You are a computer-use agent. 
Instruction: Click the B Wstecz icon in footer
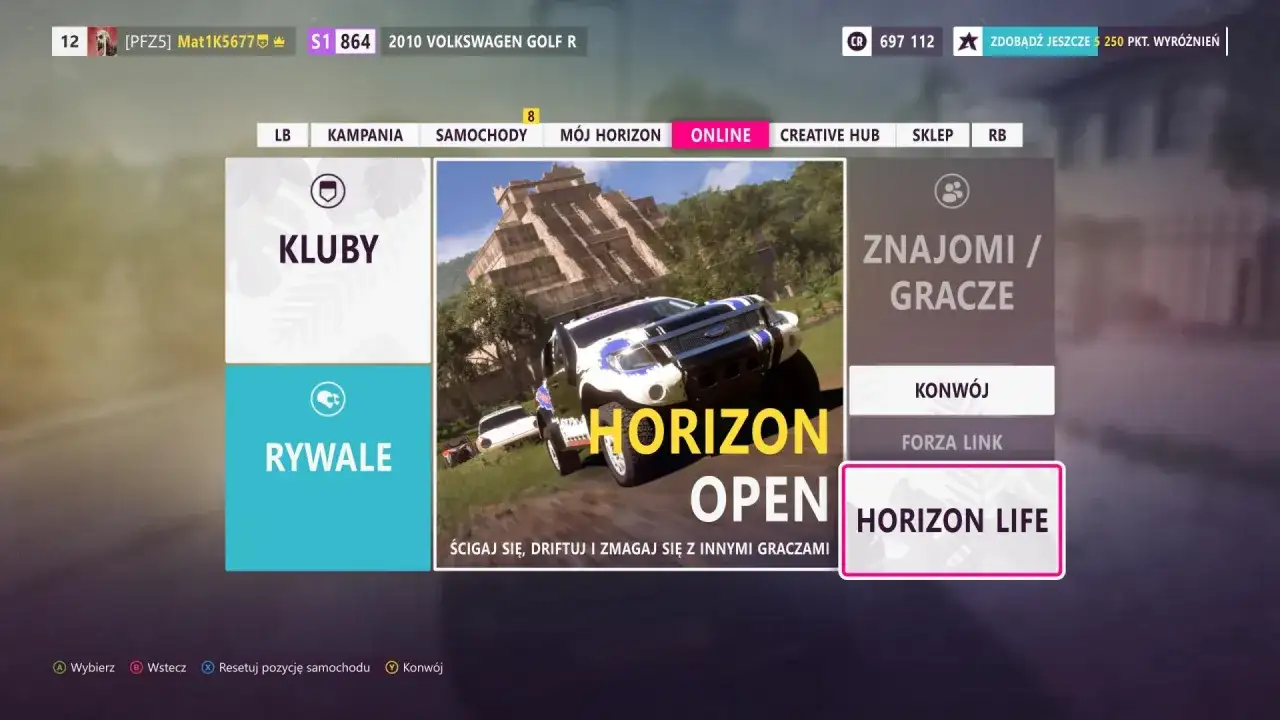click(x=136, y=667)
